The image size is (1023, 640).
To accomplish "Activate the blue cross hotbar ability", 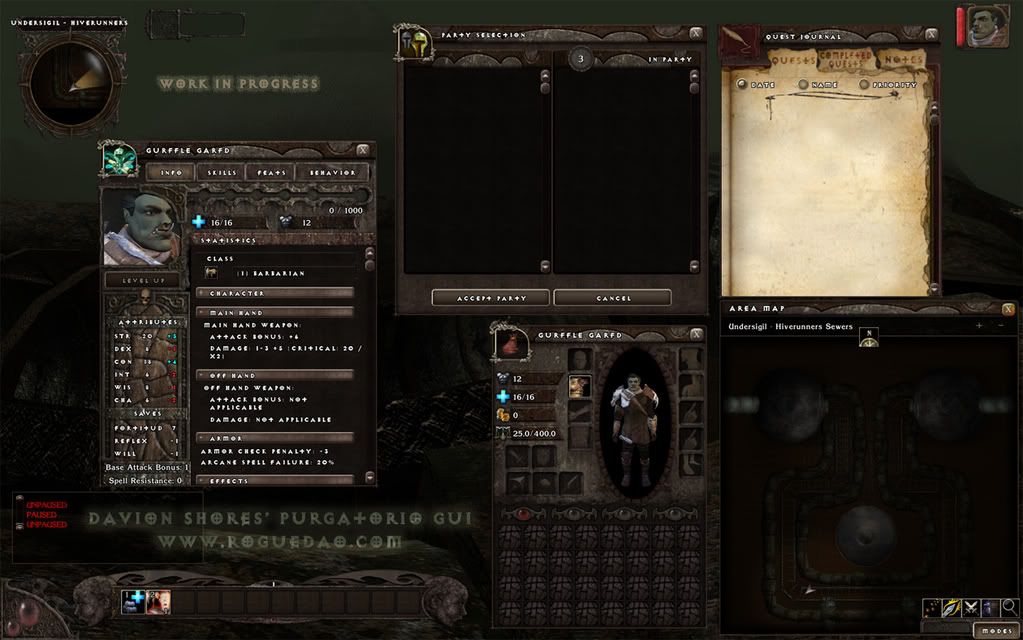I will (x=134, y=601).
